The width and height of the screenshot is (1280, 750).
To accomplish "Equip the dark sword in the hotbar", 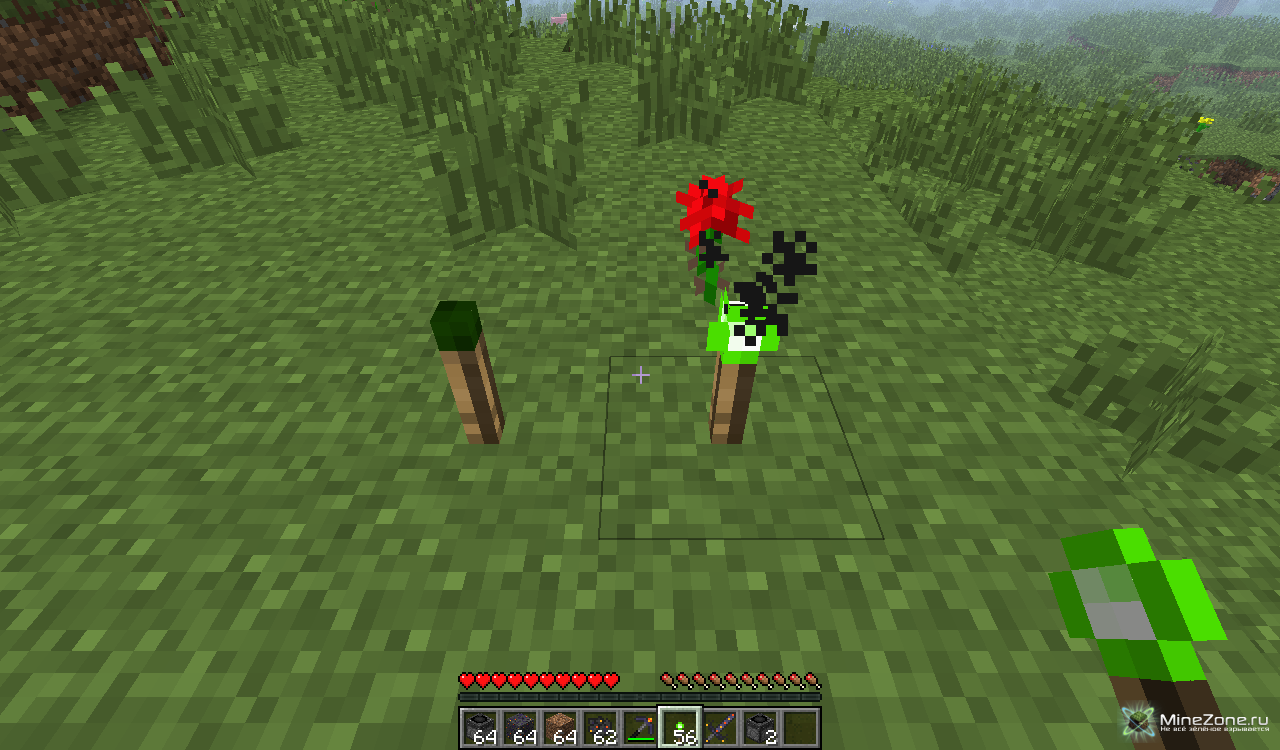I will coord(720,727).
